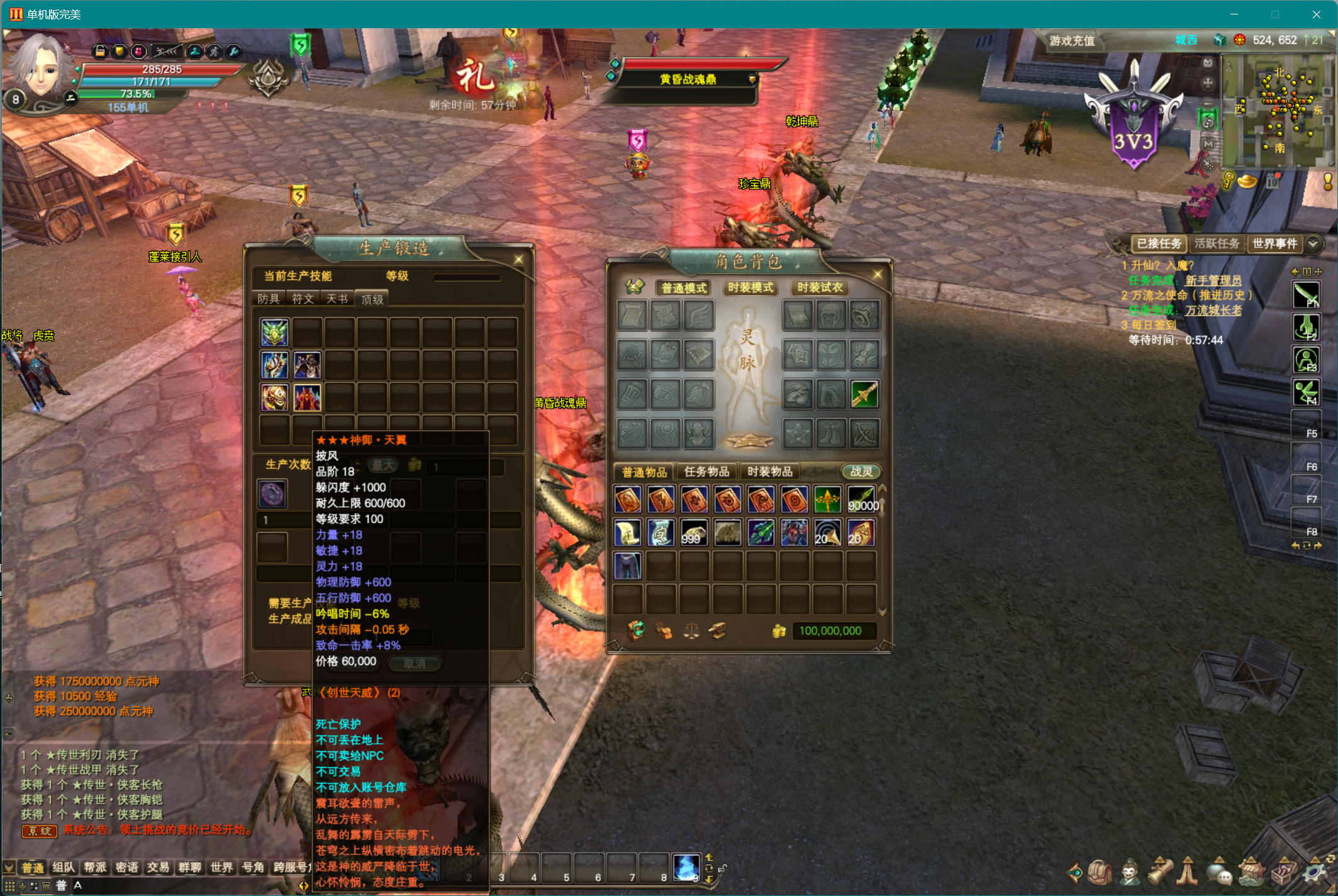Follow the 新手管理员 quest link
The width and height of the screenshot is (1338, 896).
pyautogui.click(x=1213, y=280)
